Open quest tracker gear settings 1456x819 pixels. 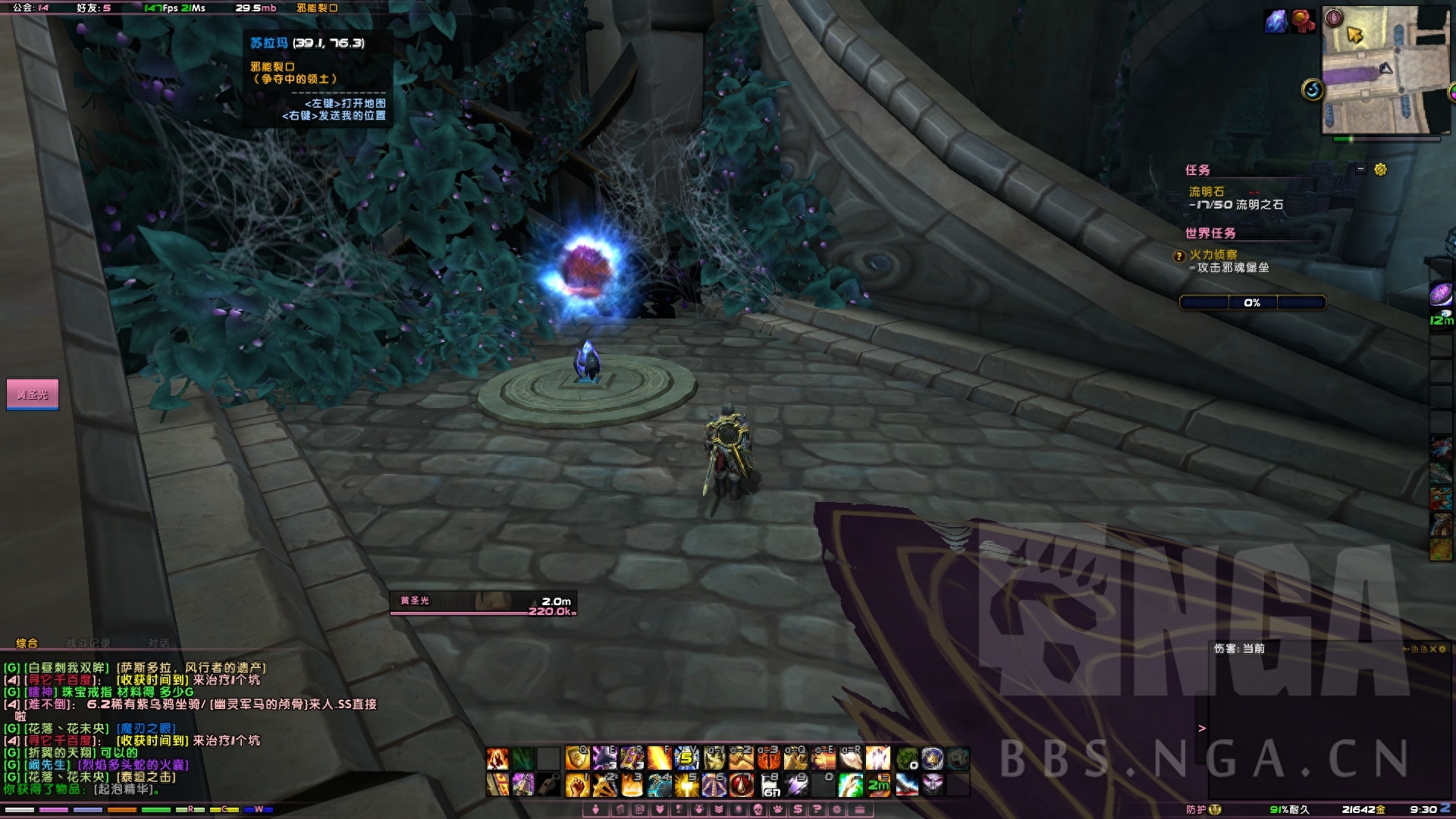1380,170
